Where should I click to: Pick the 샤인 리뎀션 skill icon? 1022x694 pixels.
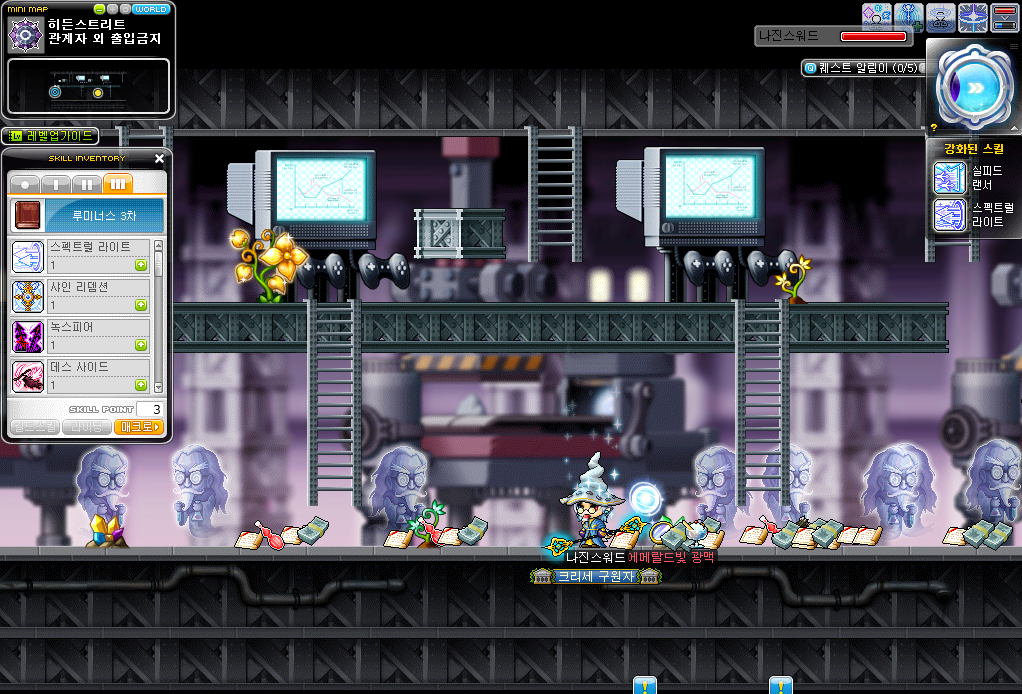tap(27, 297)
